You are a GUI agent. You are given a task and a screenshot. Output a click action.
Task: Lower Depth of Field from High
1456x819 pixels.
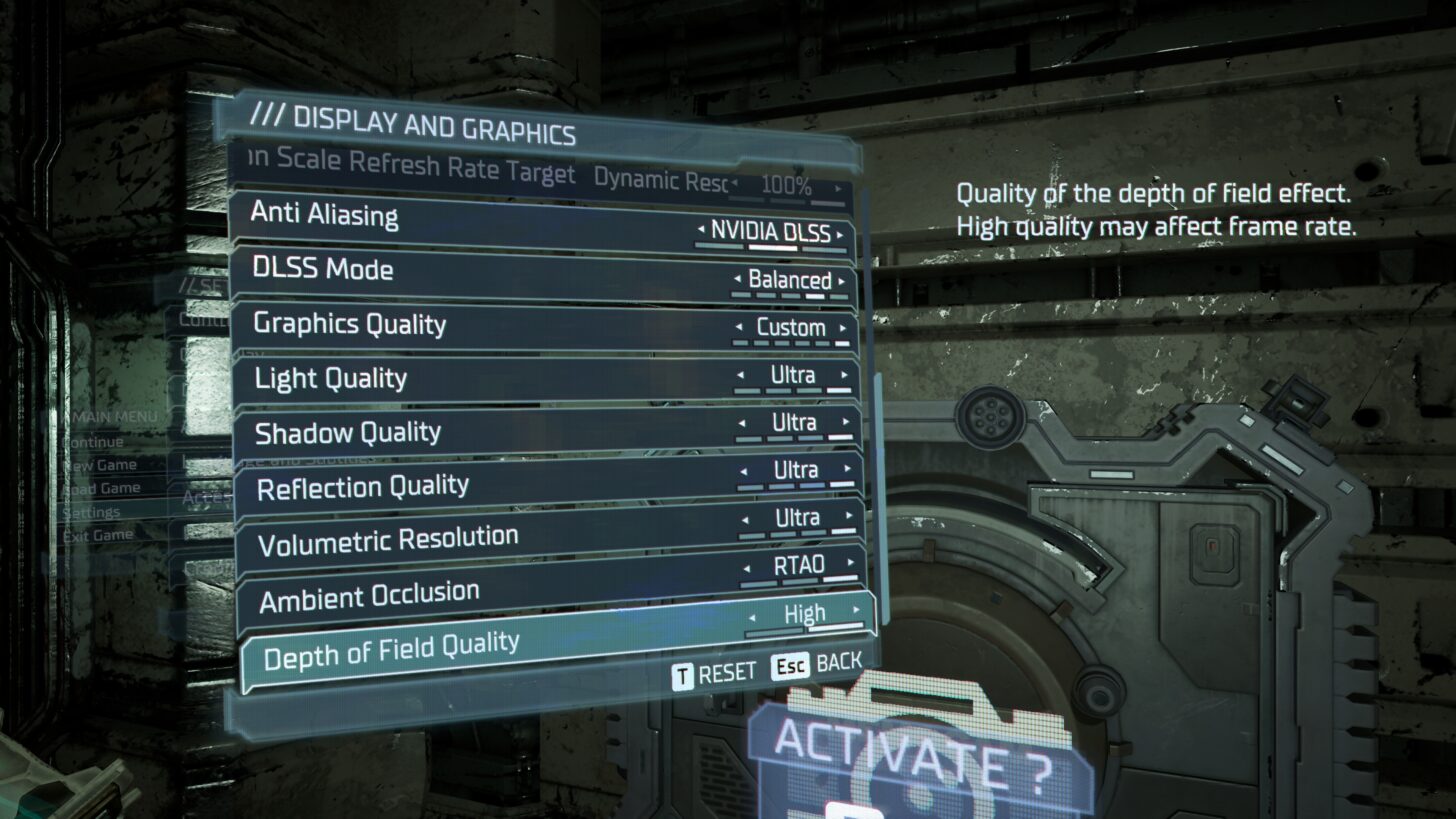pos(752,617)
